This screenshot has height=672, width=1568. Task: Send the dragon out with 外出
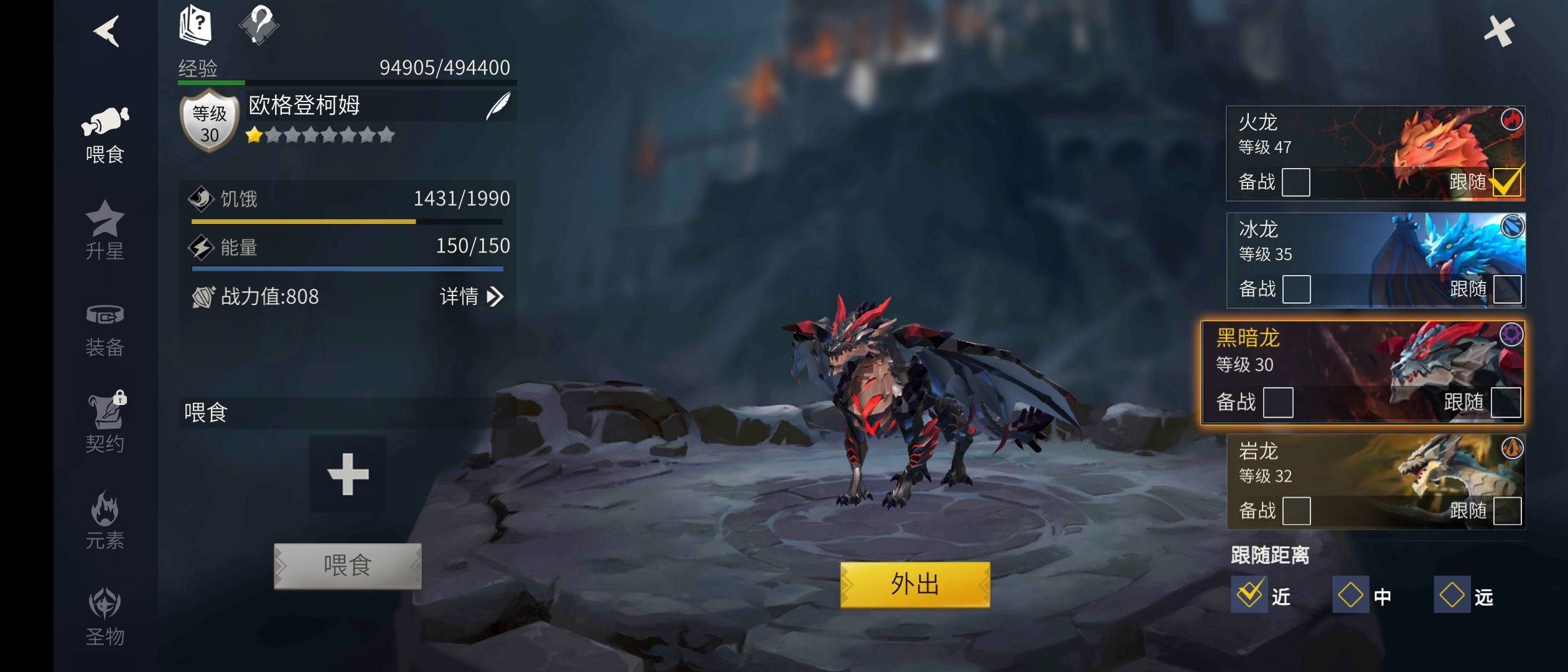tap(915, 585)
